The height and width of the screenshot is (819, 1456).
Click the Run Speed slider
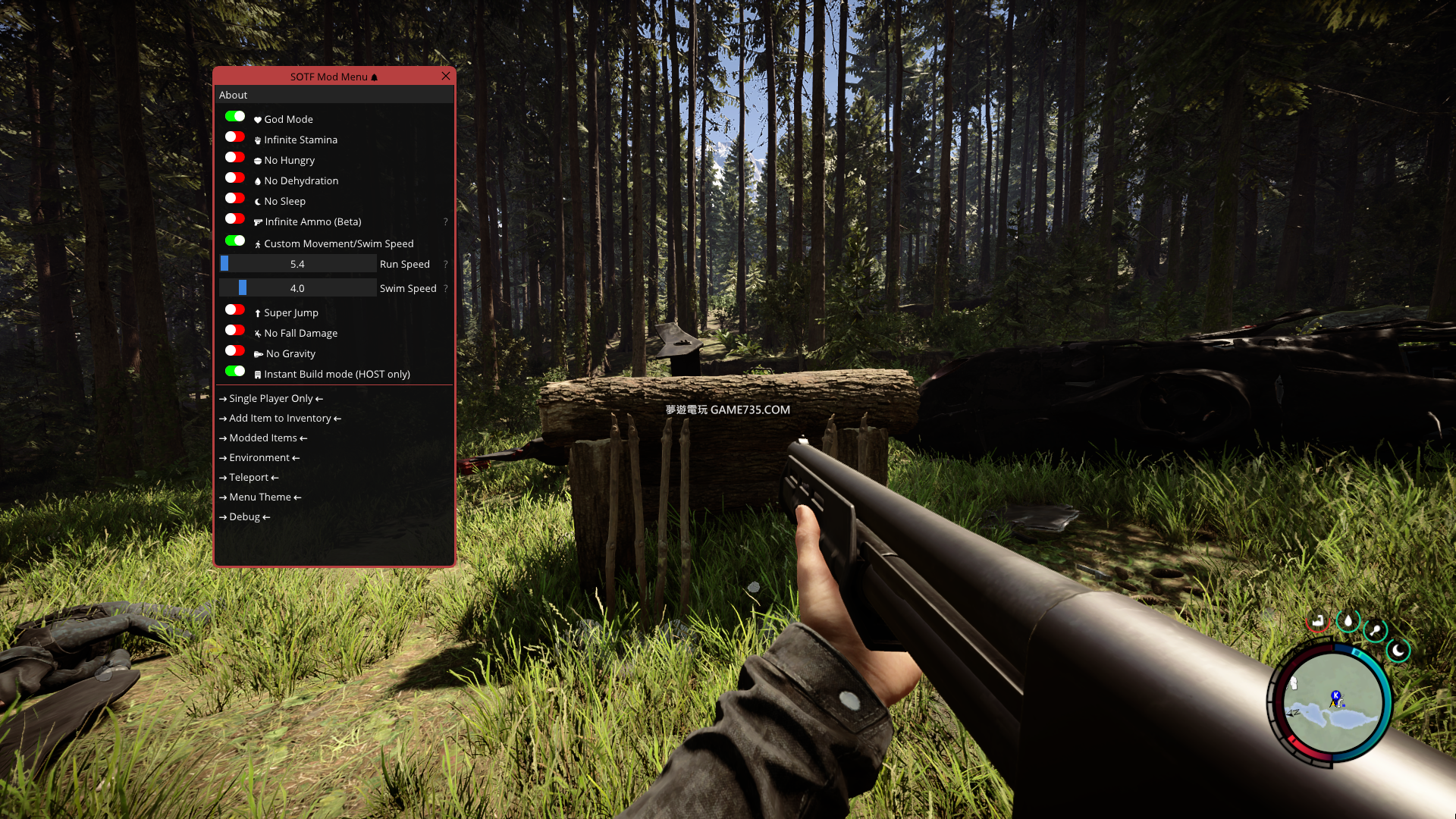(297, 264)
